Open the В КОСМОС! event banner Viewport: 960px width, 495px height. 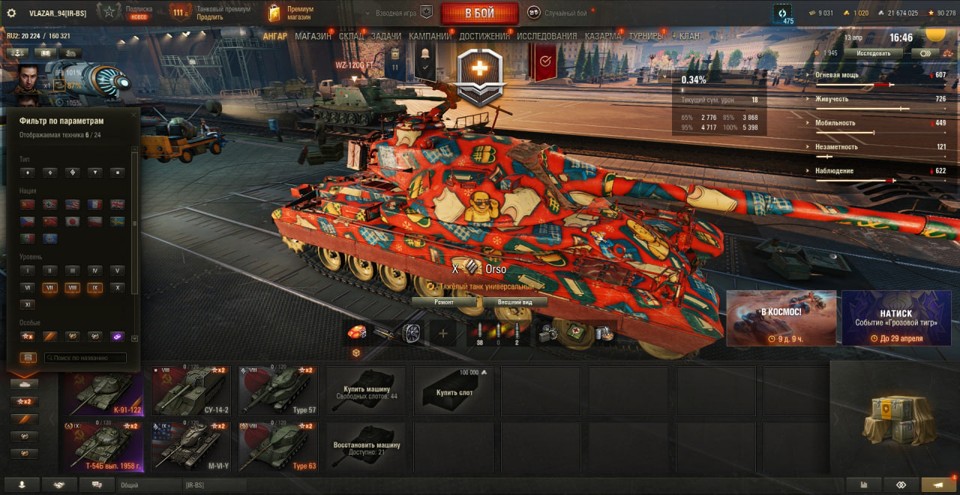tap(781, 318)
